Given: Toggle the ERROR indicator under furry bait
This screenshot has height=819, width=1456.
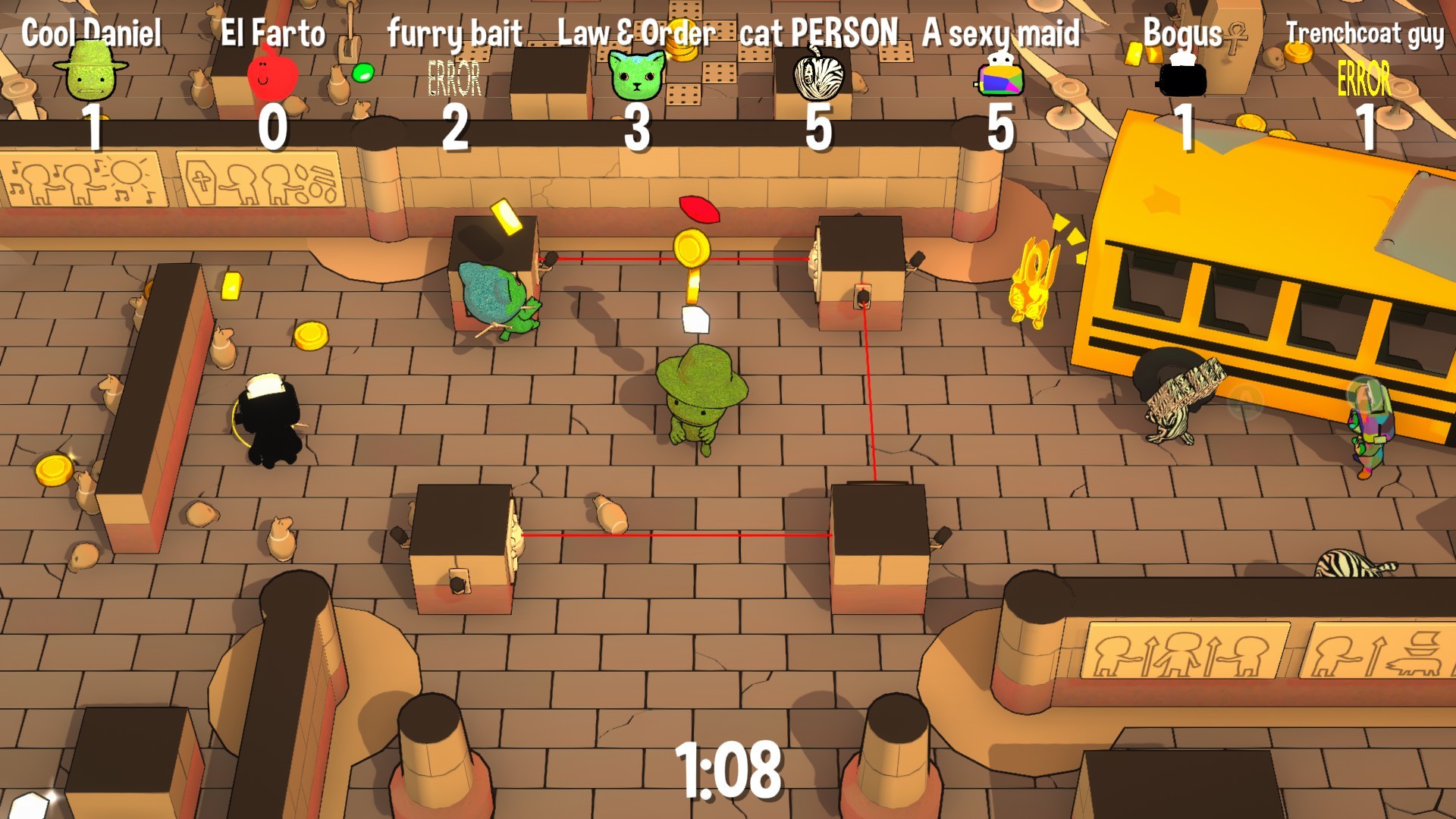Looking at the screenshot, I should click(x=453, y=76).
